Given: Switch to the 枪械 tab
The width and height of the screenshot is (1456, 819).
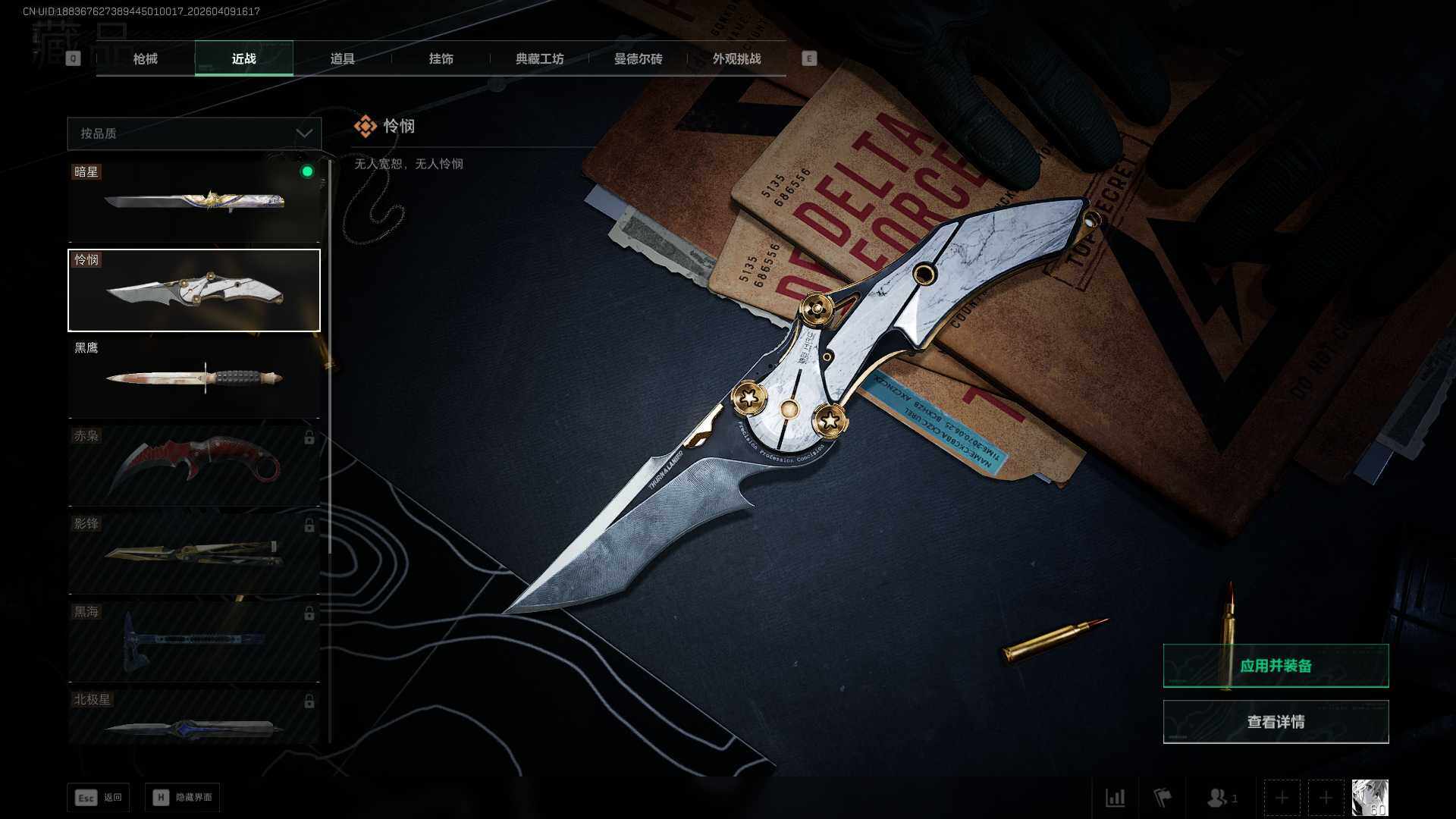Looking at the screenshot, I should tap(145, 58).
